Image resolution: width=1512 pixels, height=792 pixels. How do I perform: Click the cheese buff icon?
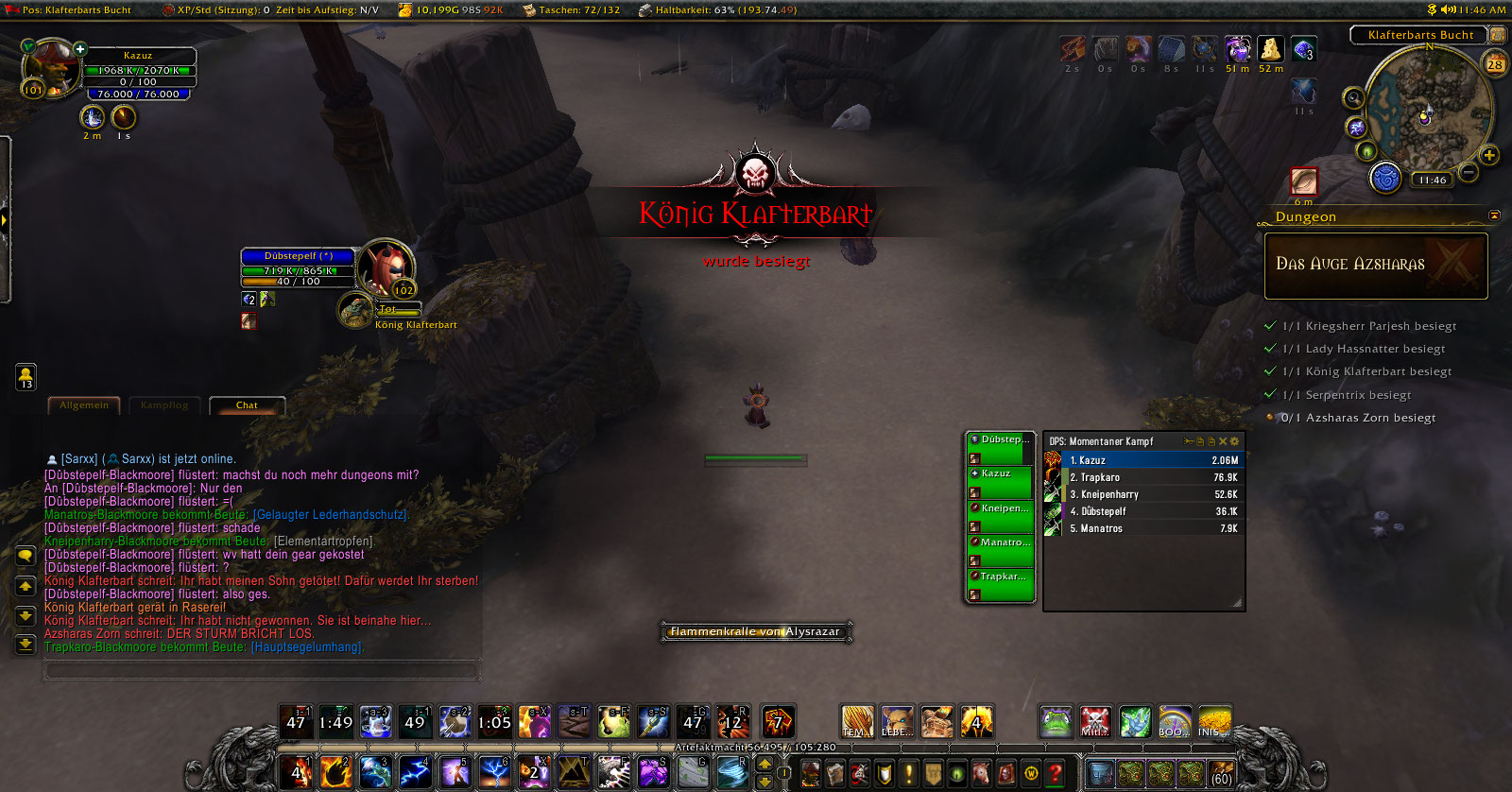point(1270,49)
